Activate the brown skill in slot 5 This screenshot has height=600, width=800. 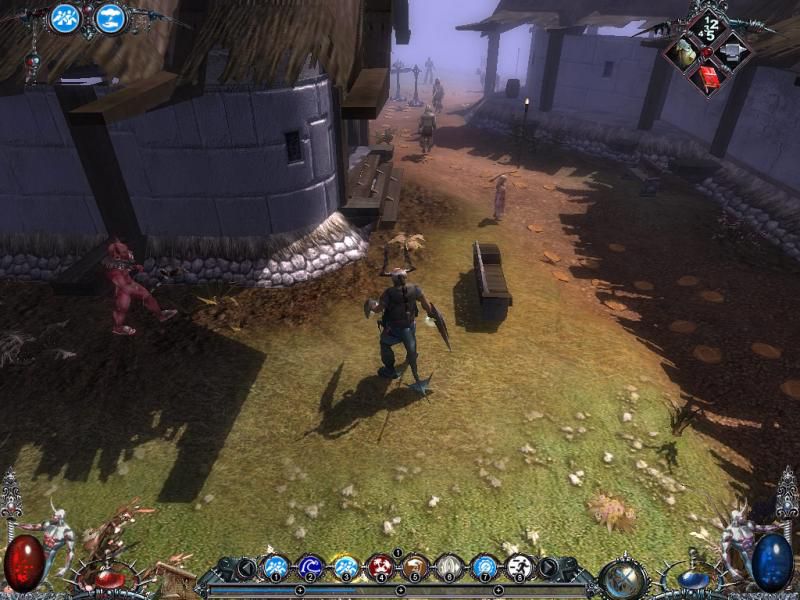[415, 568]
